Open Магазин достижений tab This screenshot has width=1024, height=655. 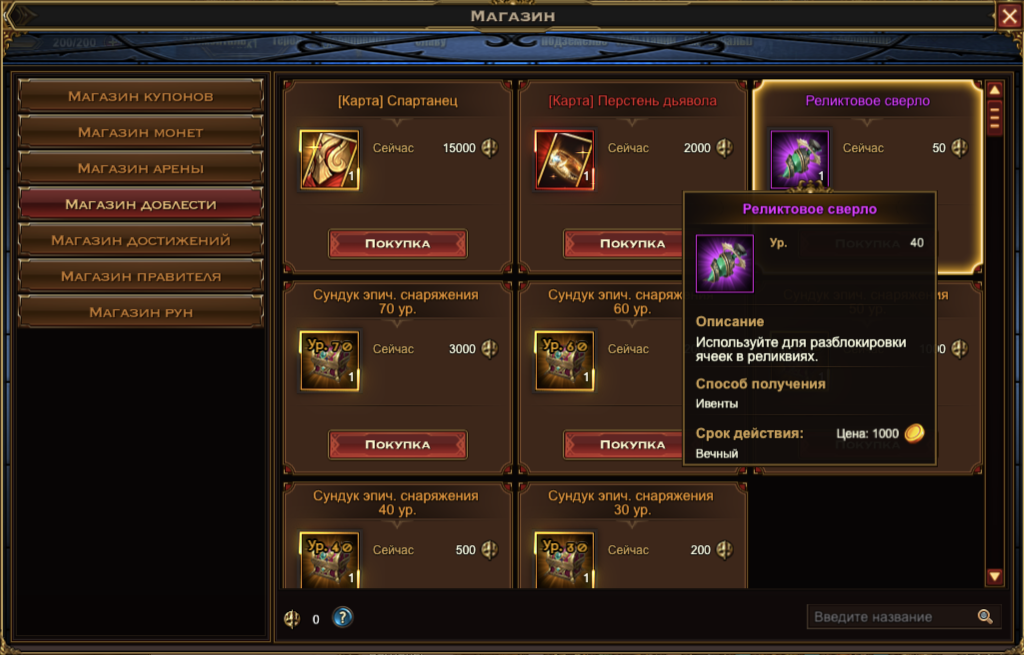coord(141,240)
